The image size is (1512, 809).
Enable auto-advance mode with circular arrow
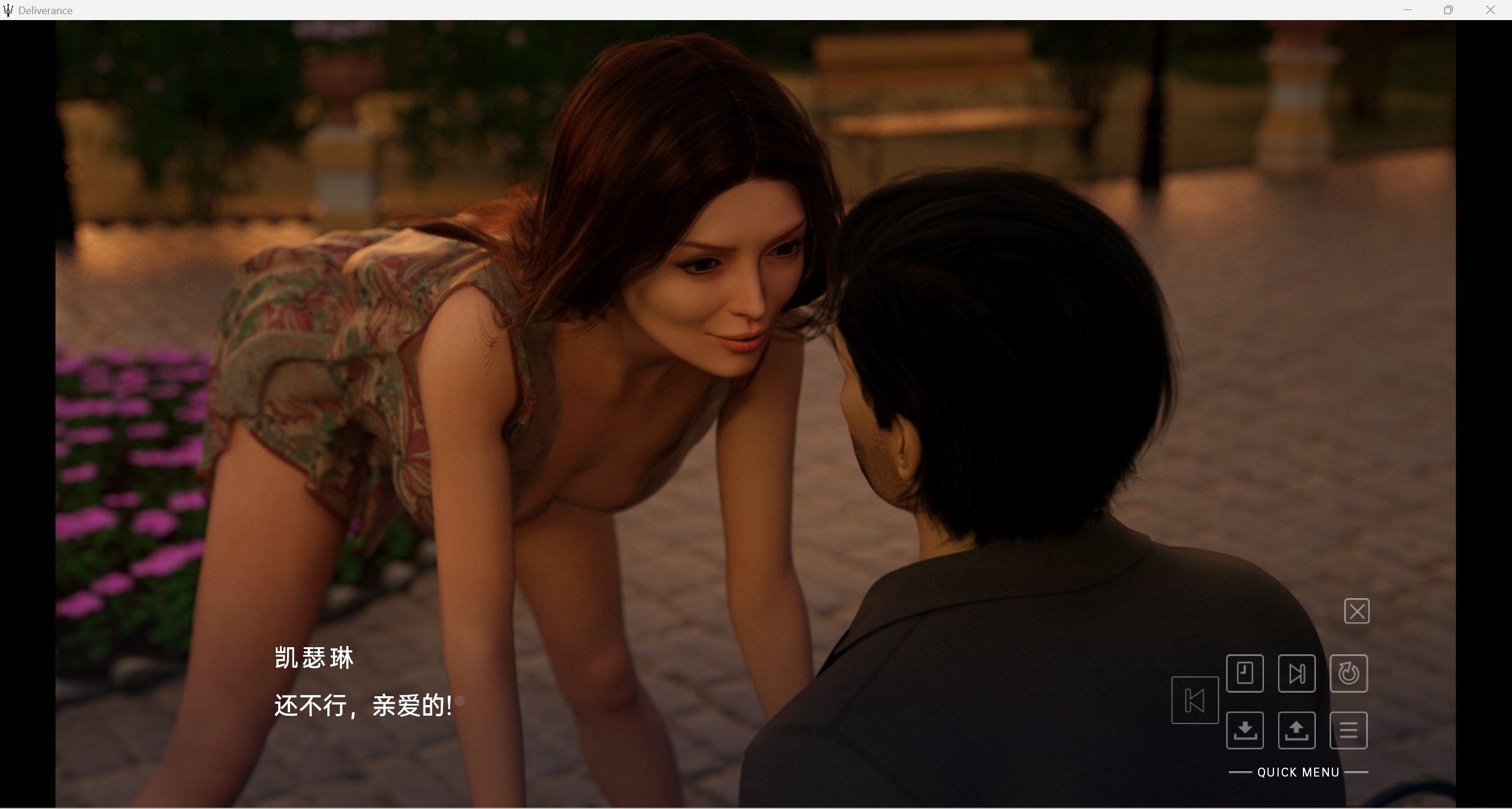pos(1350,673)
